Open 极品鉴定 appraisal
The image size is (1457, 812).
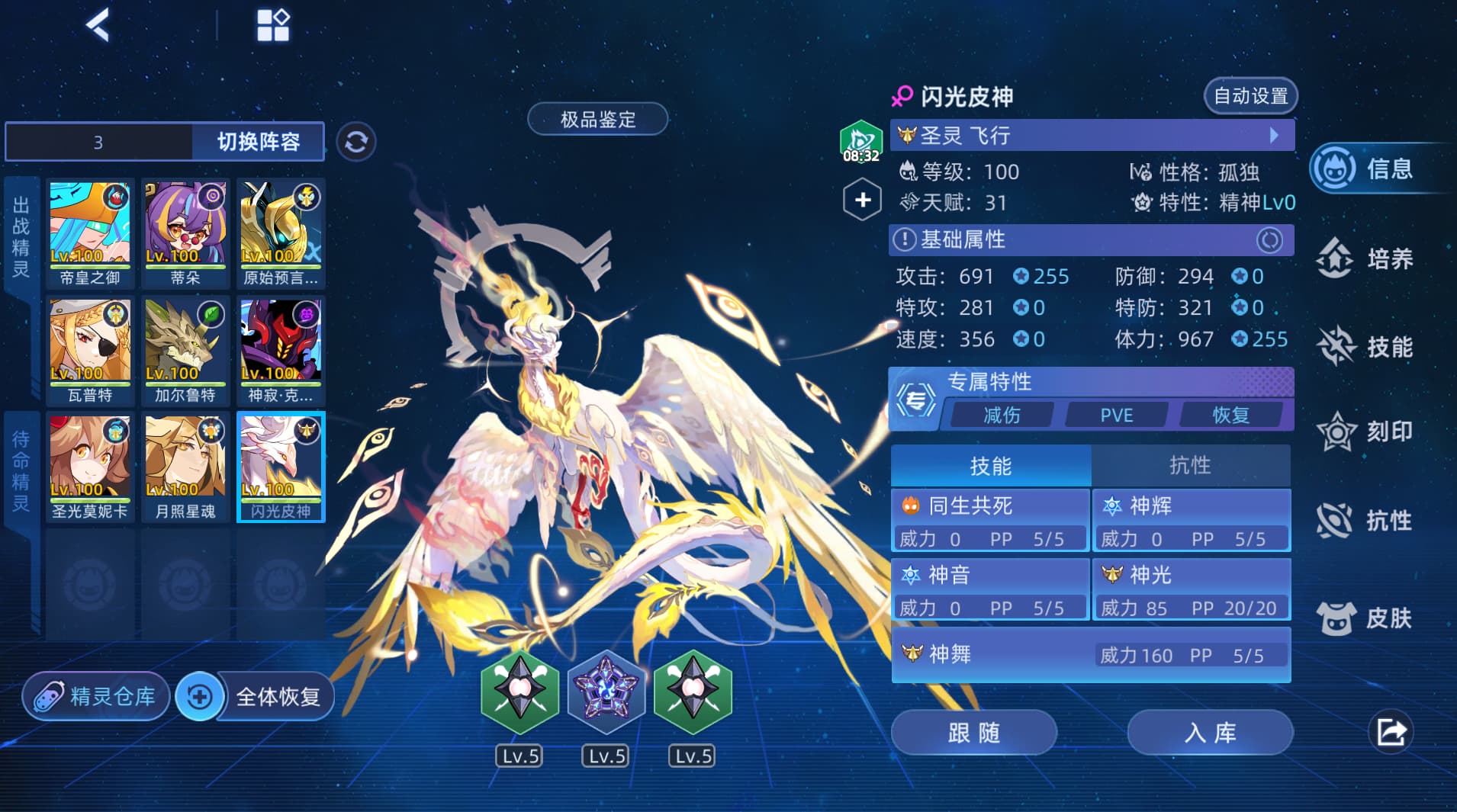click(x=597, y=119)
